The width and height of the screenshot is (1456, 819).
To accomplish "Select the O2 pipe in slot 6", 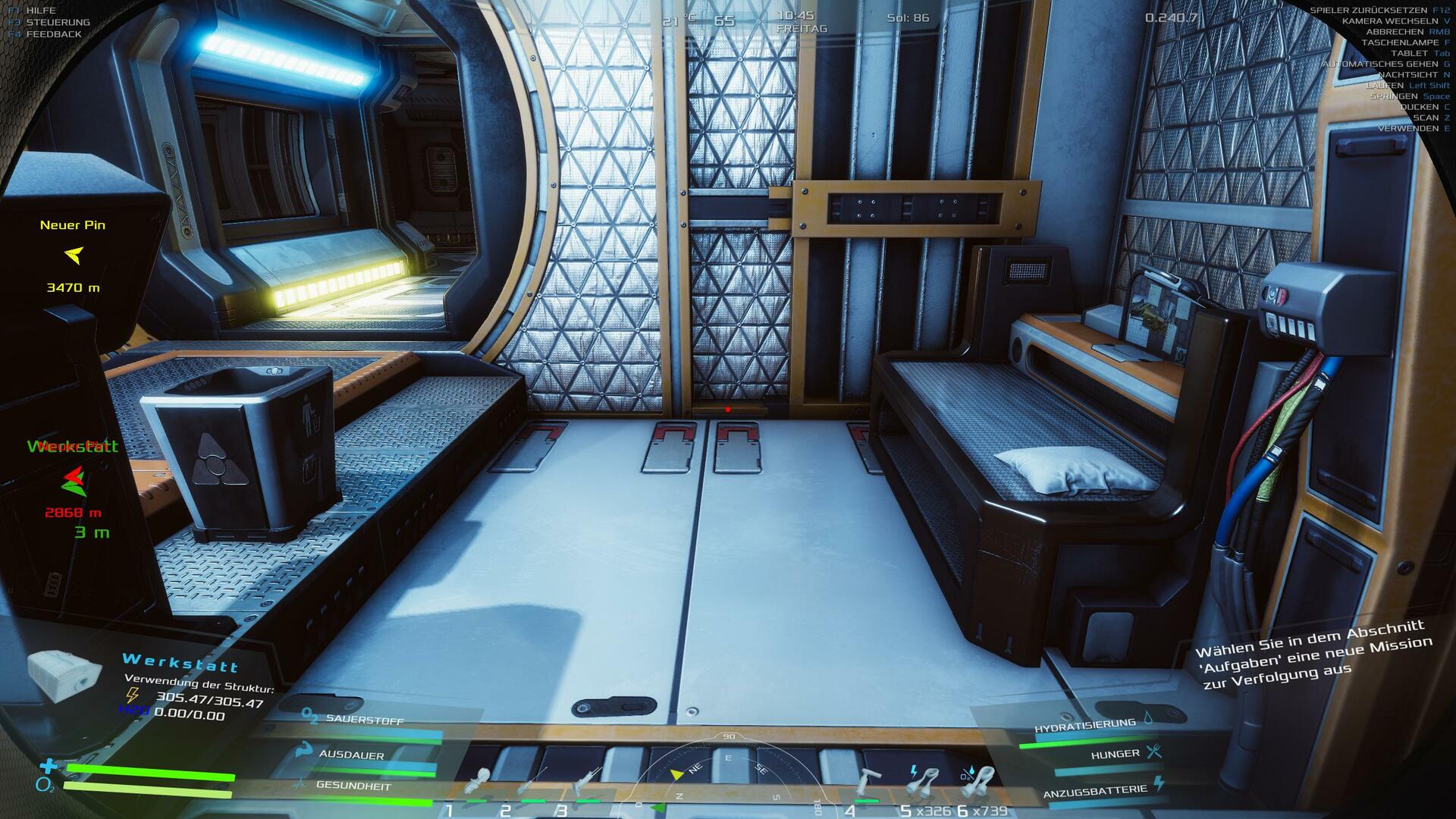I will click(x=977, y=780).
